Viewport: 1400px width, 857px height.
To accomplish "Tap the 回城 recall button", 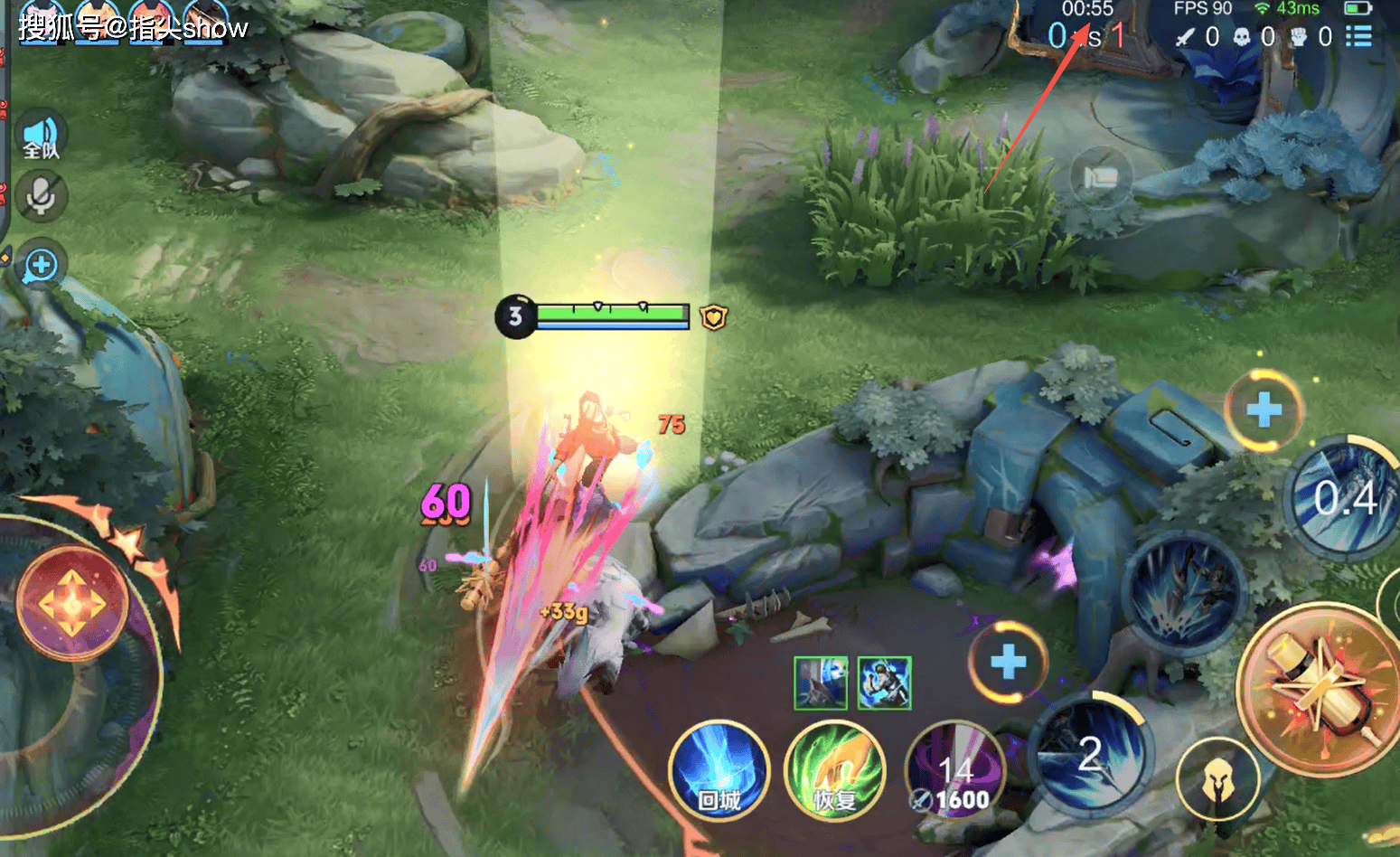I will [719, 771].
